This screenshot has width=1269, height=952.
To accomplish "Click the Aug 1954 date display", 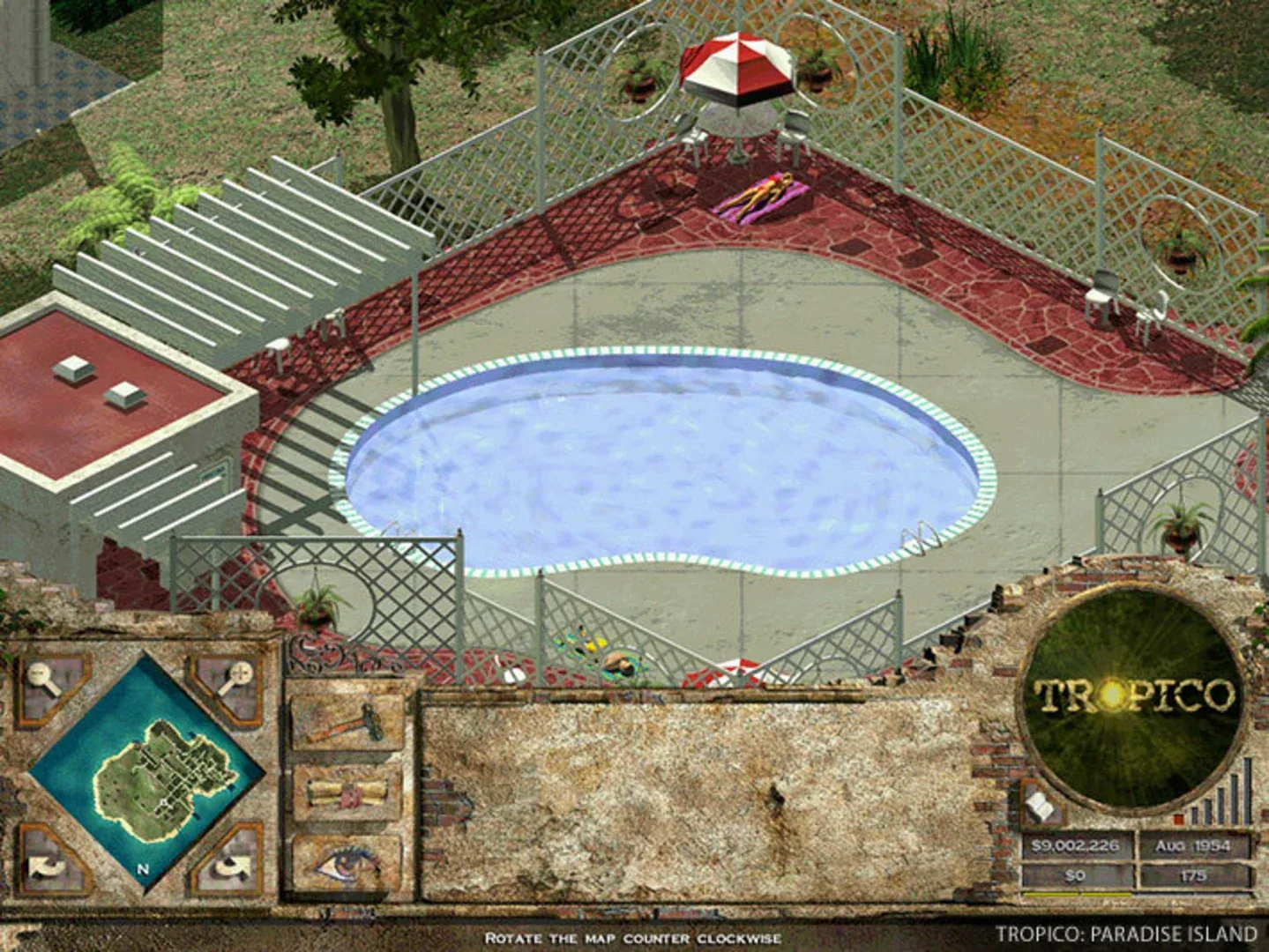I will click(x=1192, y=845).
